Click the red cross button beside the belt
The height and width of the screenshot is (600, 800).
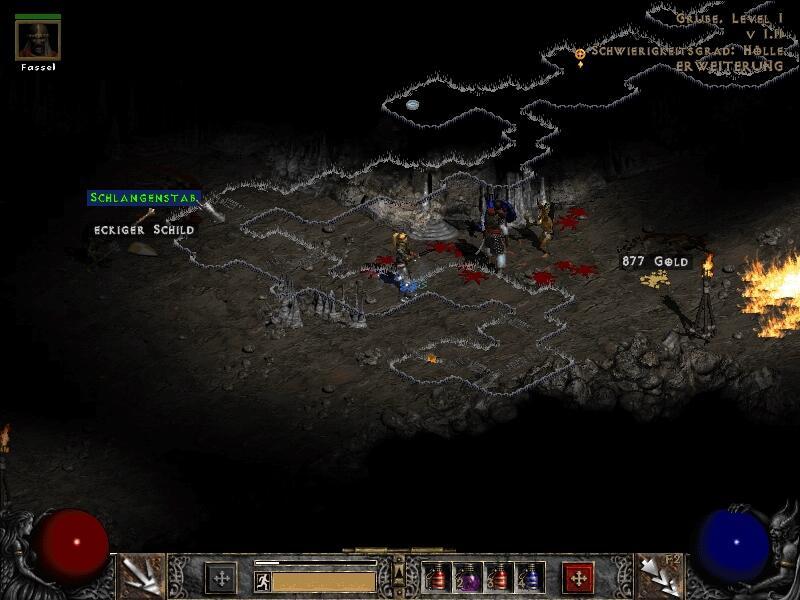click(578, 578)
